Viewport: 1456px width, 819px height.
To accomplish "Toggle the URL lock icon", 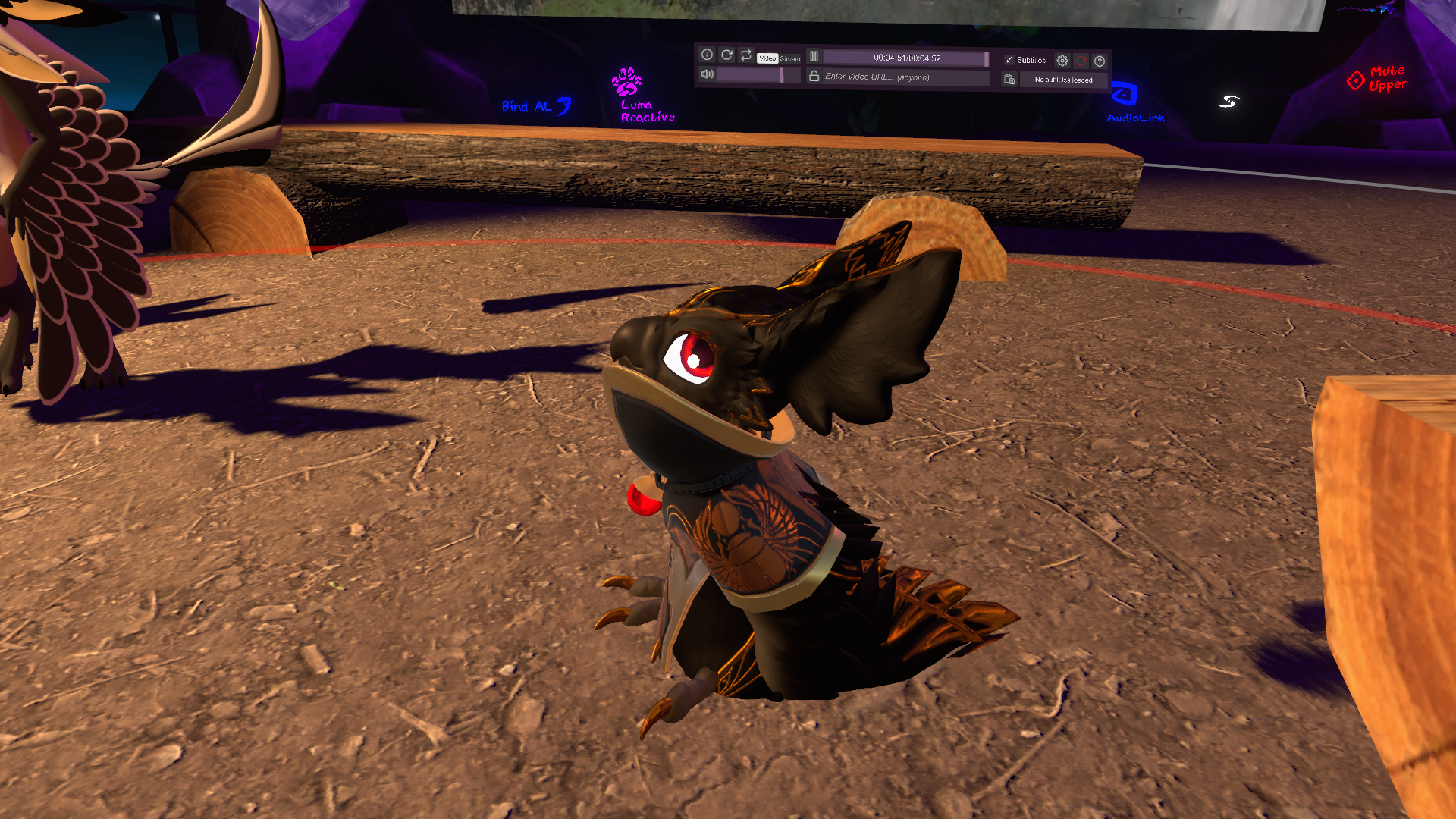I will click(814, 76).
